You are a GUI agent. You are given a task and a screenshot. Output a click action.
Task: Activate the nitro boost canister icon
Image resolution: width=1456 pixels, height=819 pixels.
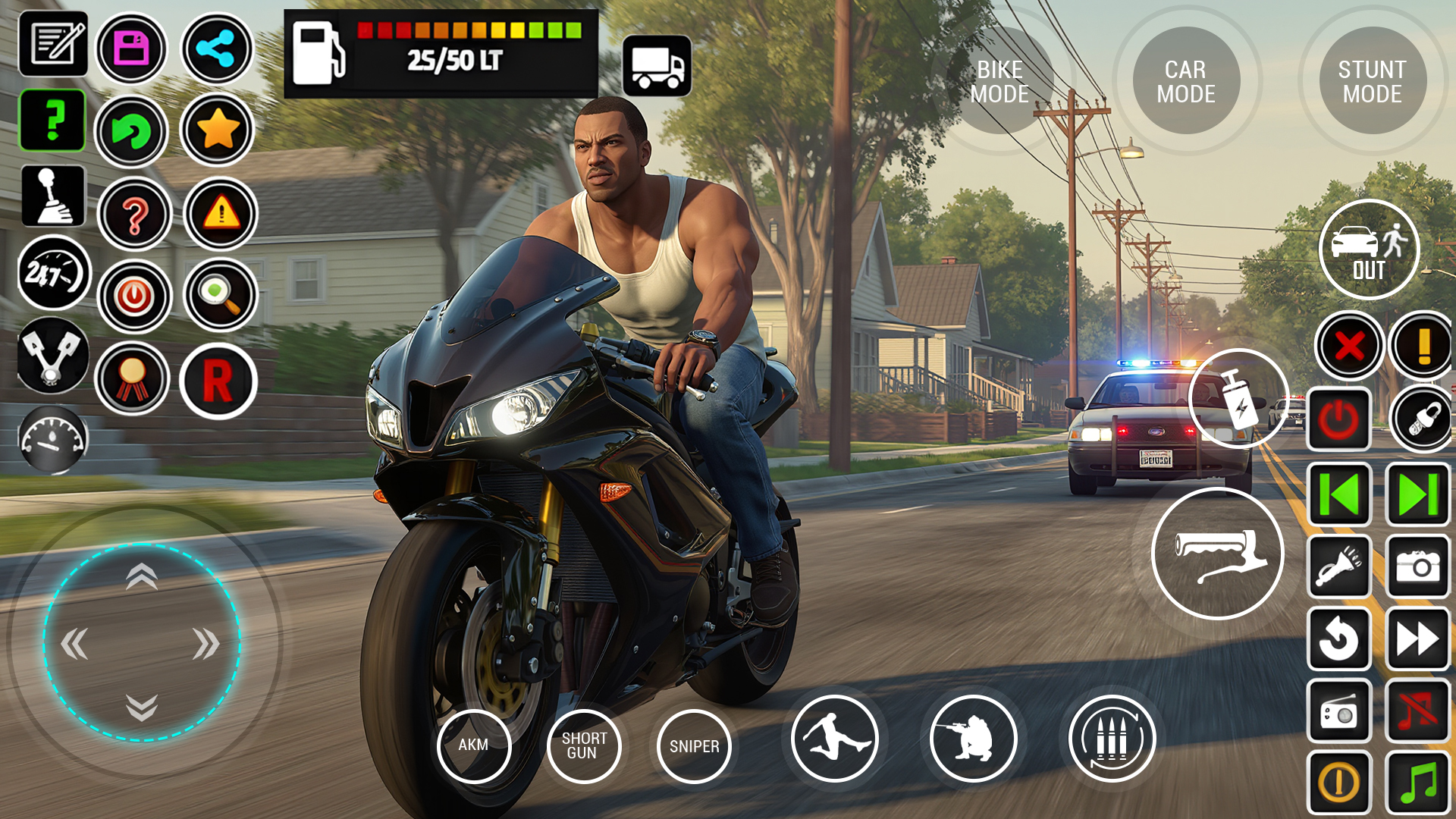[x=1238, y=398]
